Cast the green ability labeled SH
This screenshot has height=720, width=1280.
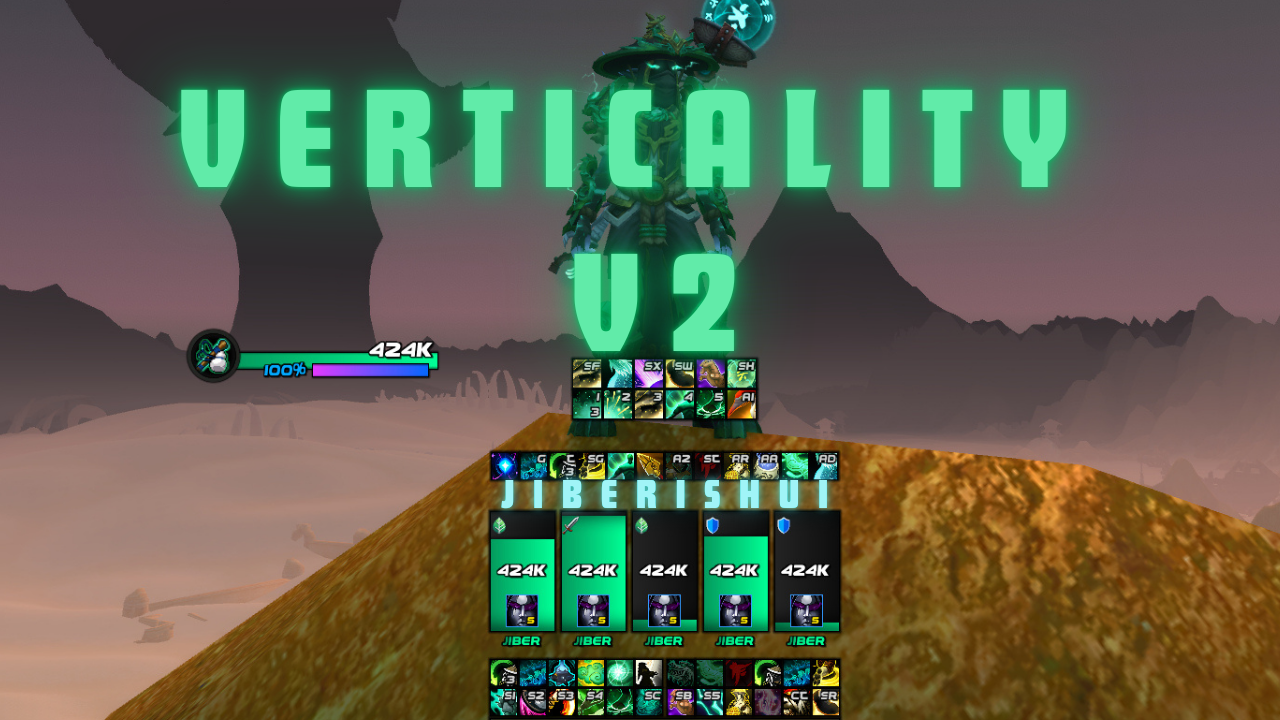pos(741,373)
